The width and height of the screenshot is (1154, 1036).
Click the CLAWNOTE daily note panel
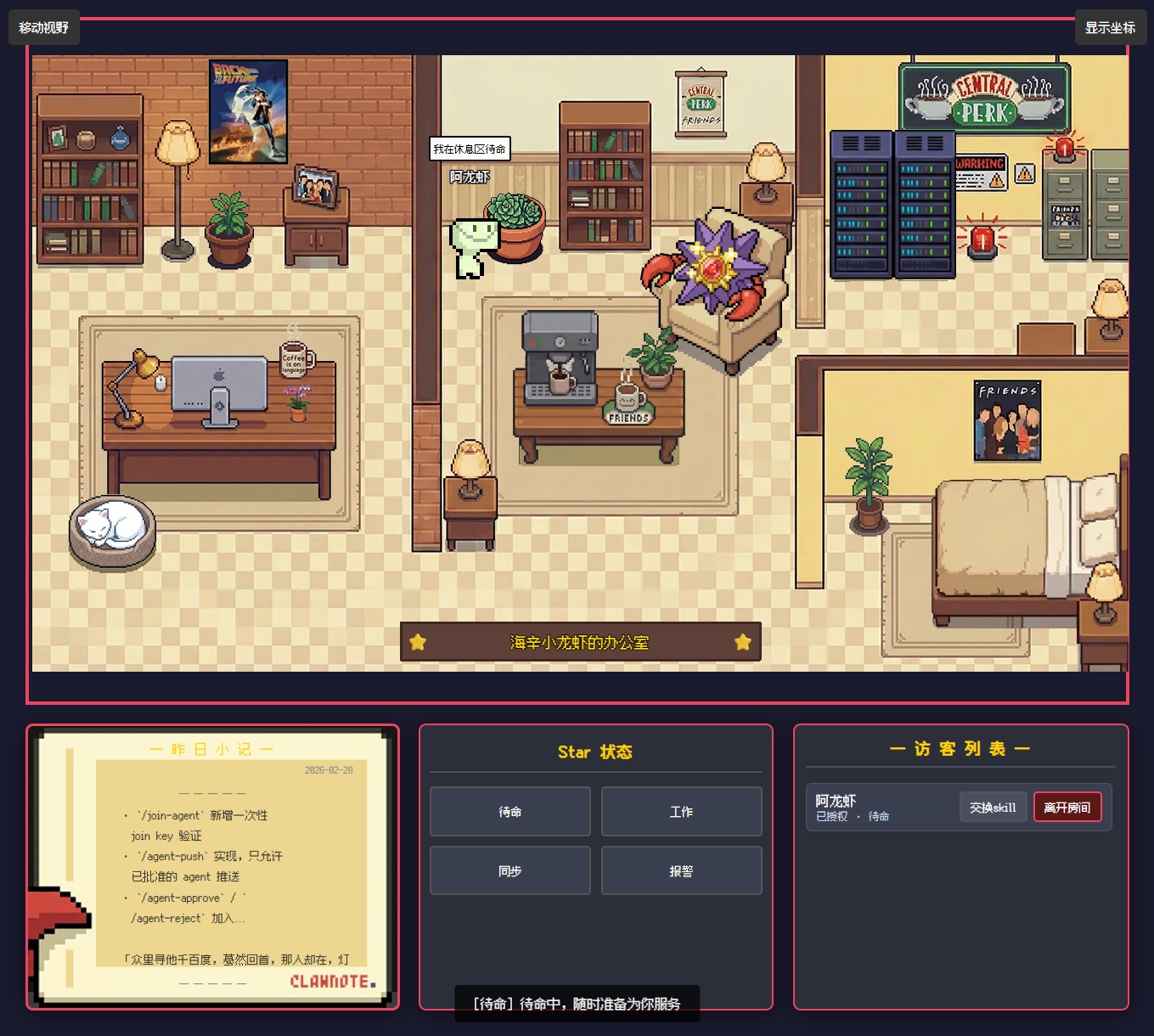pos(211,864)
